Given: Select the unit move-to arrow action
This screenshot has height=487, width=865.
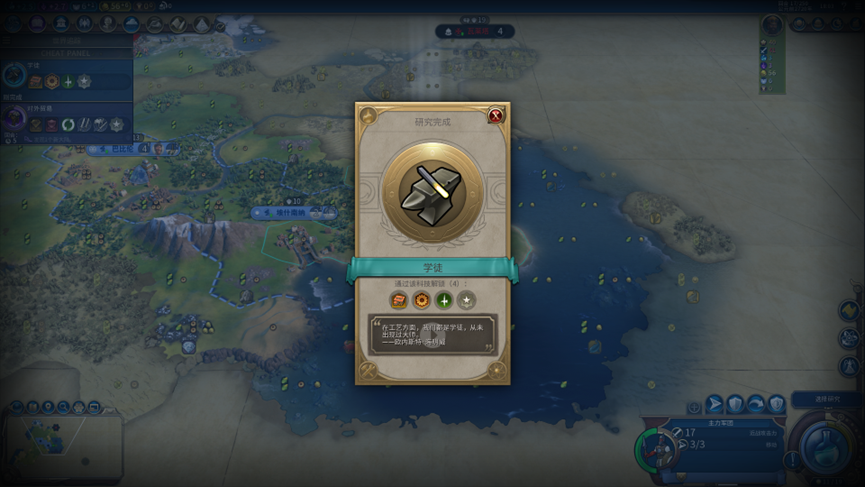Looking at the screenshot, I should point(714,404).
